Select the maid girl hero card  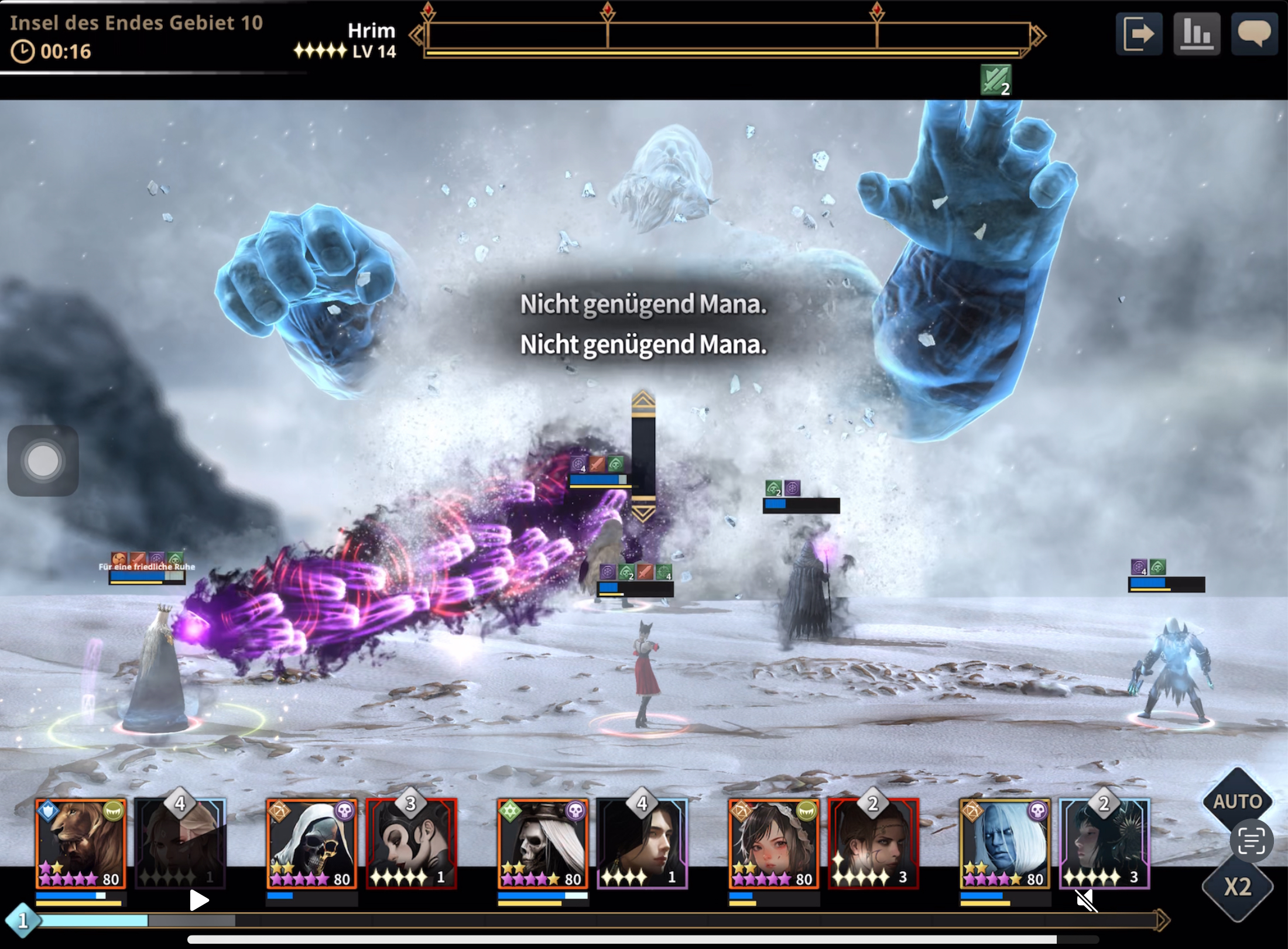click(773, 843)
